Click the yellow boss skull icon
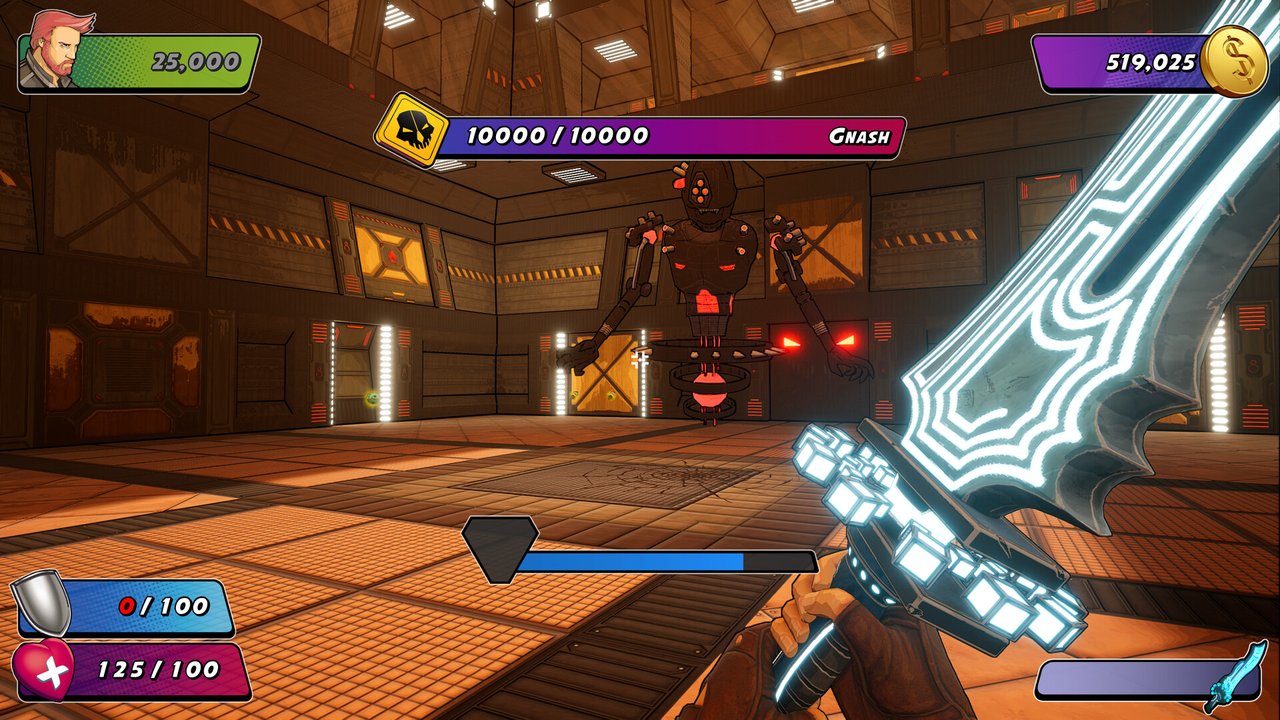The height and width of the screenshot is (720, 1280). 411,129
